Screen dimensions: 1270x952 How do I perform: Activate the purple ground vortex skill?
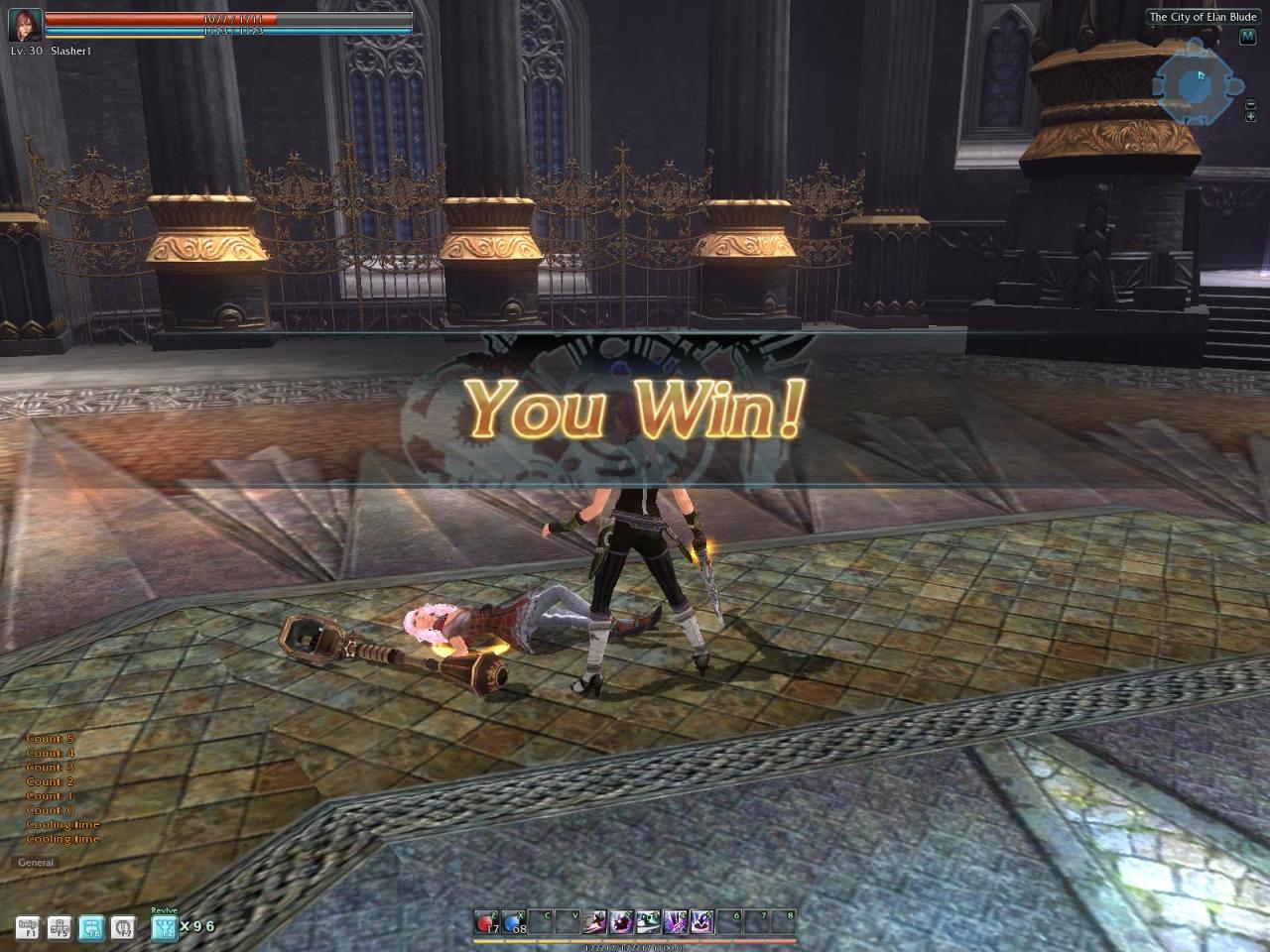[702, 923]
